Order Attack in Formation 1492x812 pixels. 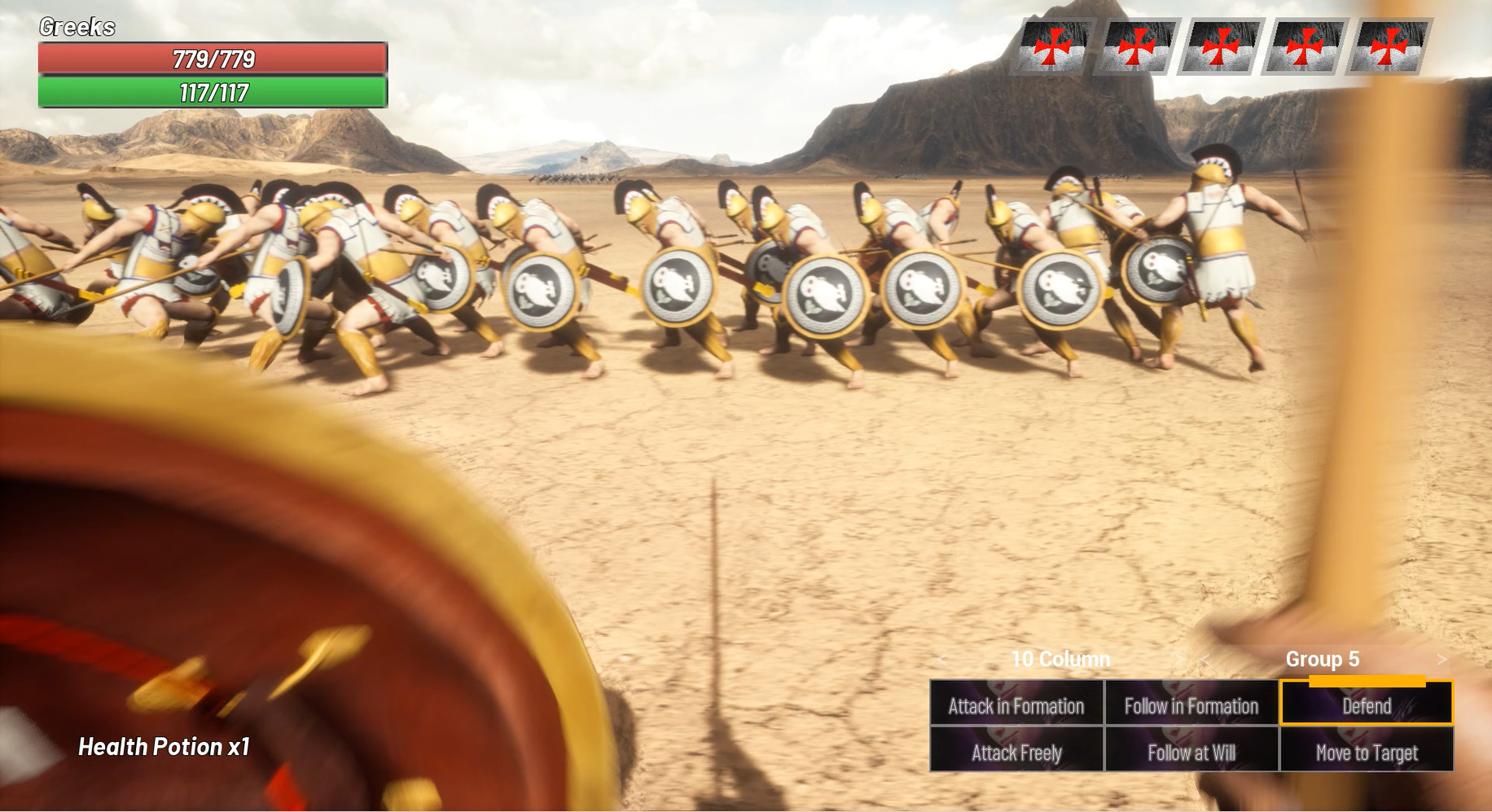coord(1016,707)
